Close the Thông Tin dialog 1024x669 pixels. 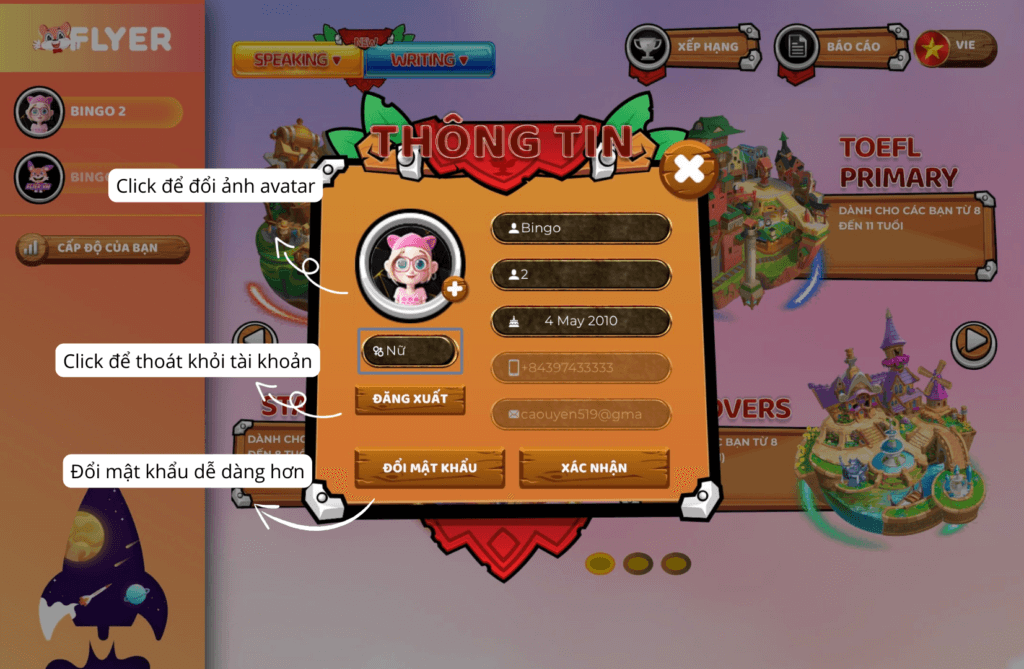(689, 169)
